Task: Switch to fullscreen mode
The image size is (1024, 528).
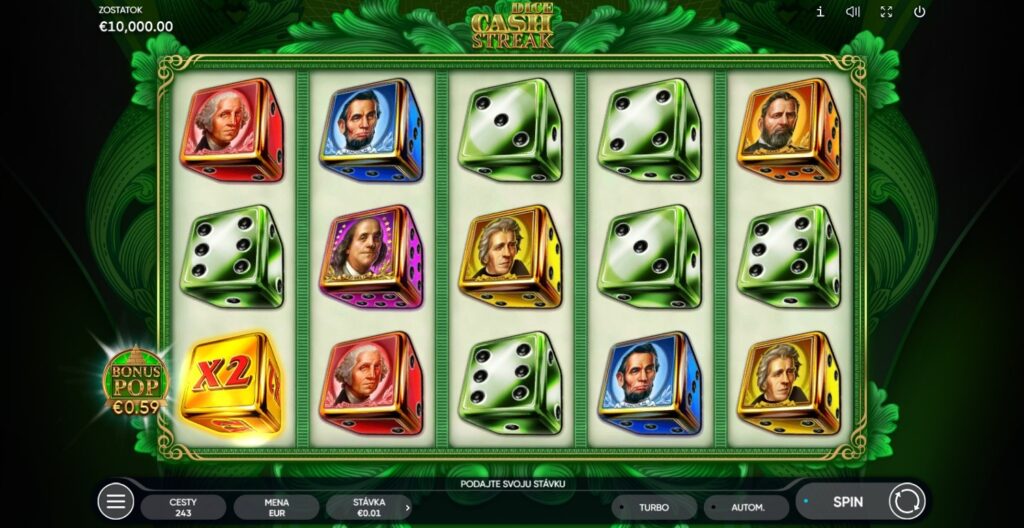Action: (x=886, y=12)
